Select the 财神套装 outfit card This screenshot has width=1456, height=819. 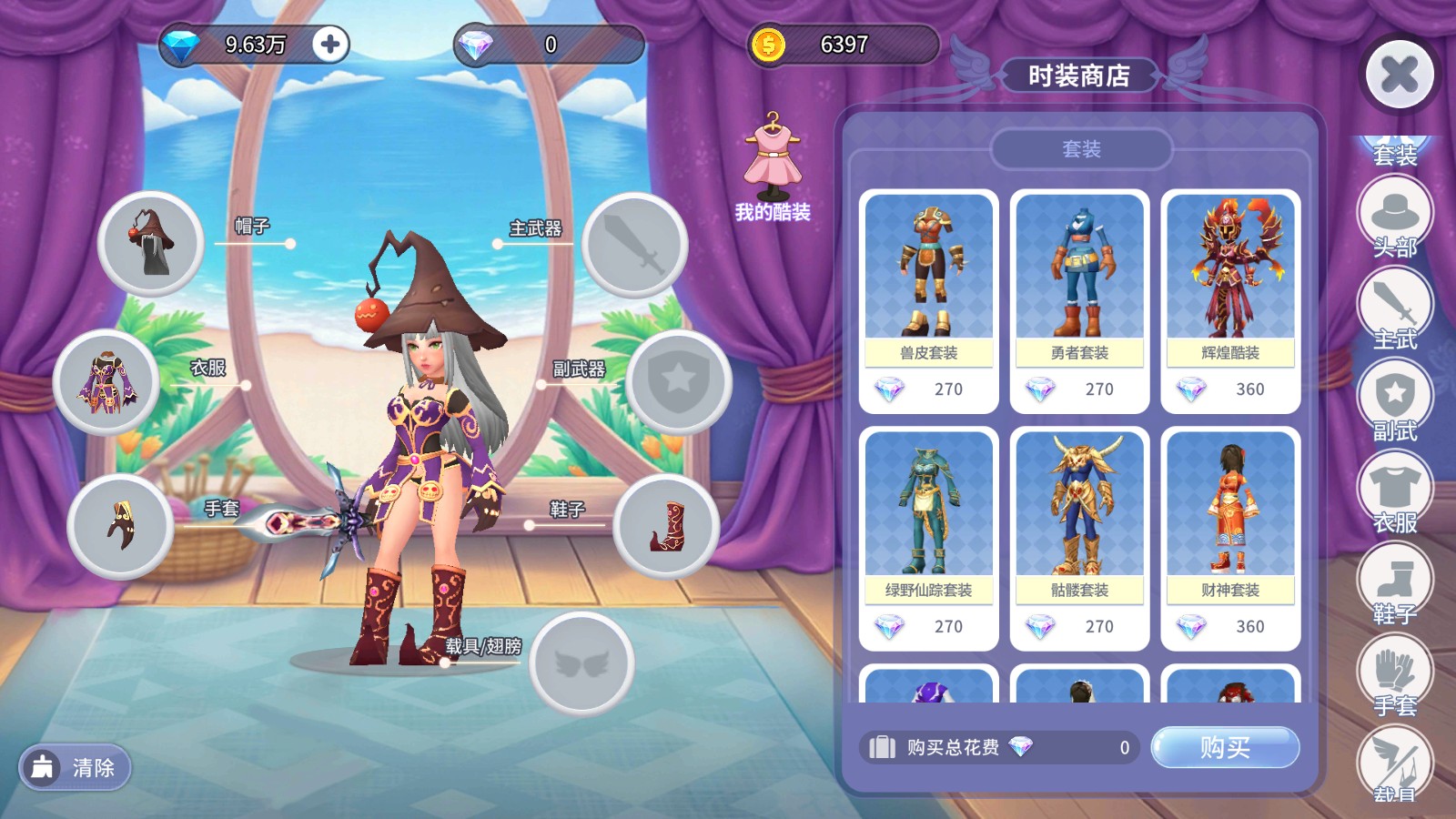(x=1230, y=538)
